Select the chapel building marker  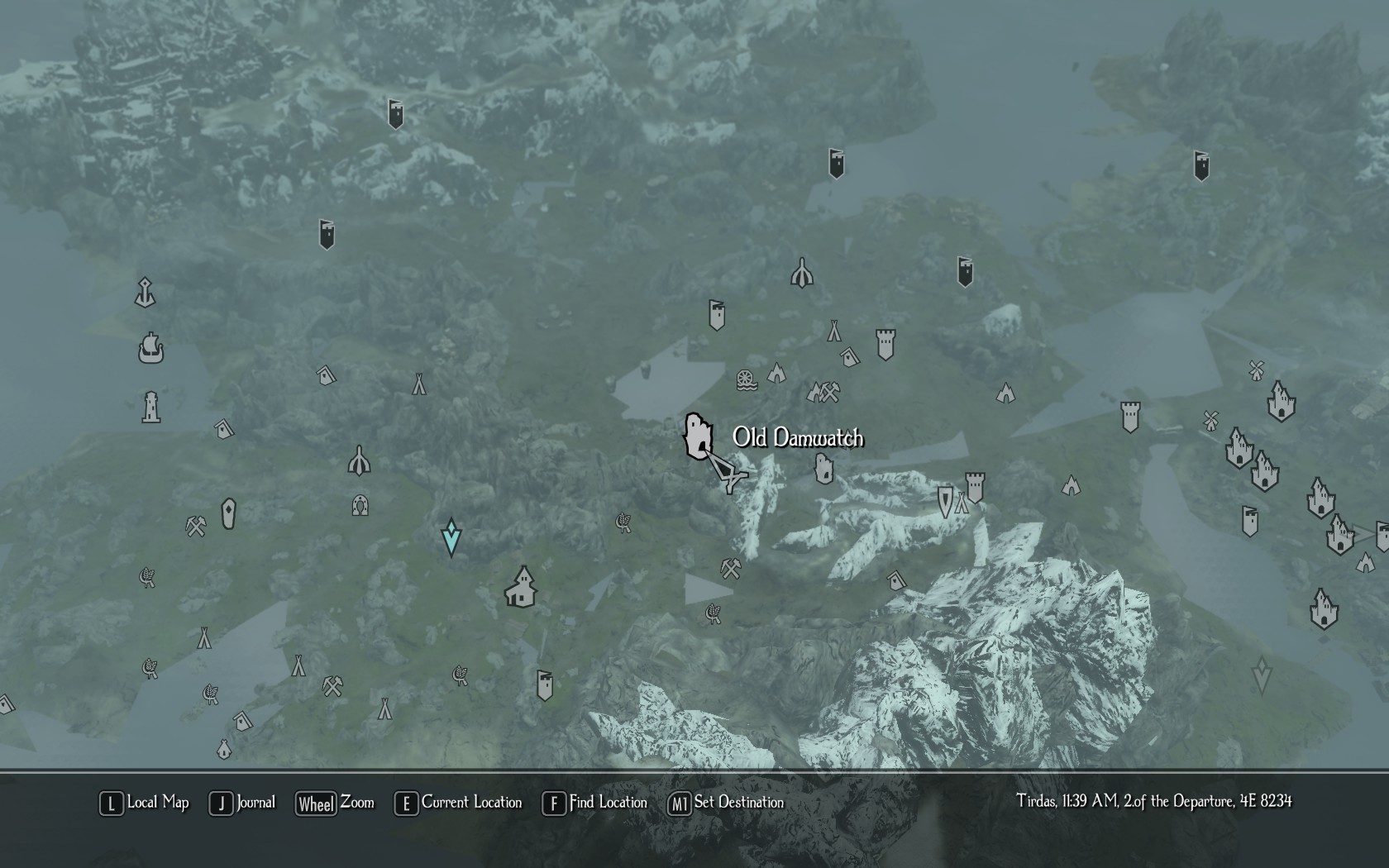click(x=521, y=587)
